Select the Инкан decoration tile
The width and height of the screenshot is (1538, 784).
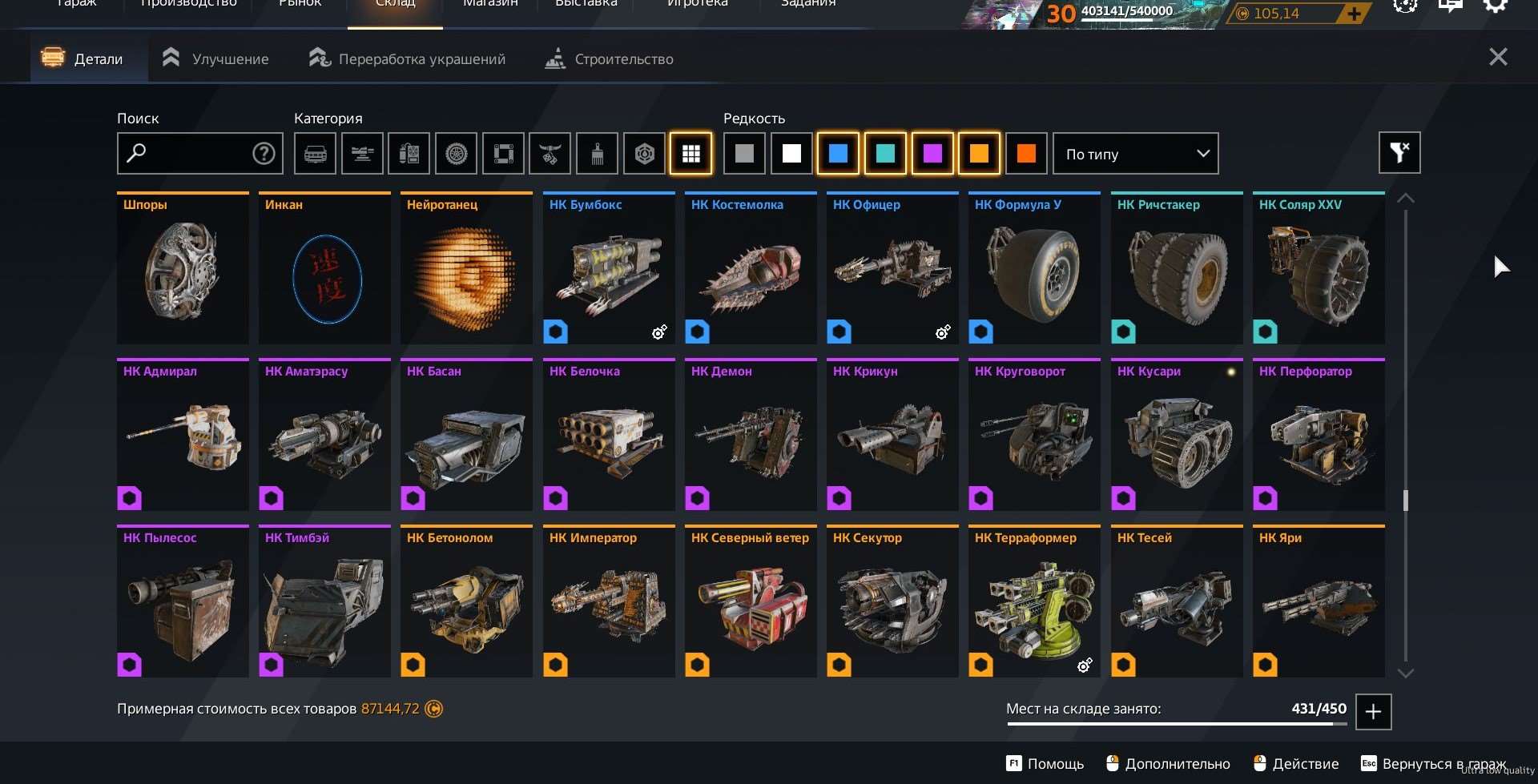(x=324, y=268)
